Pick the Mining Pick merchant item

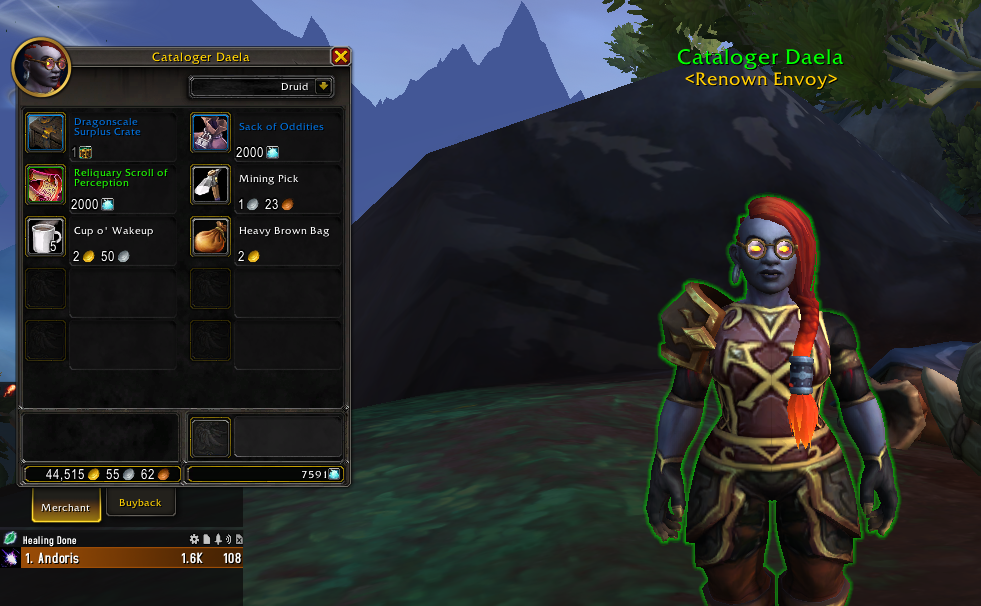211,184
